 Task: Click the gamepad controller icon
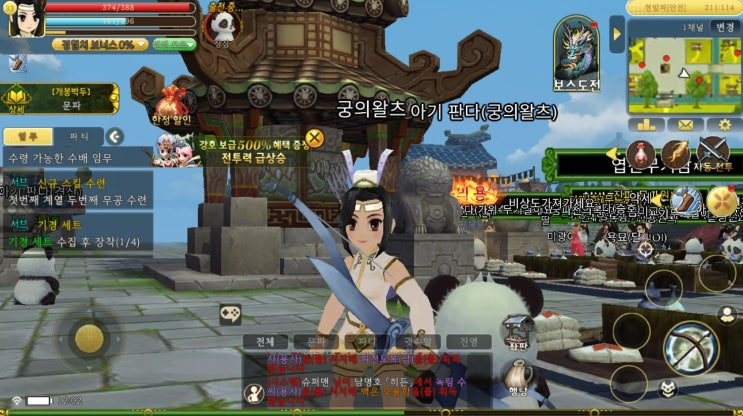232,313
